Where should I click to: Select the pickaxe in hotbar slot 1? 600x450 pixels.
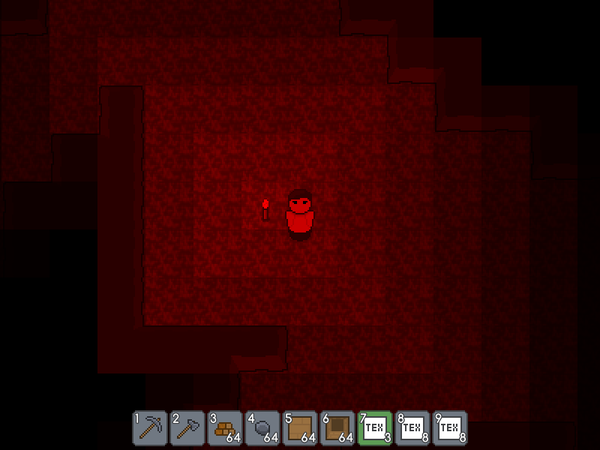click(x=150, y=428)
